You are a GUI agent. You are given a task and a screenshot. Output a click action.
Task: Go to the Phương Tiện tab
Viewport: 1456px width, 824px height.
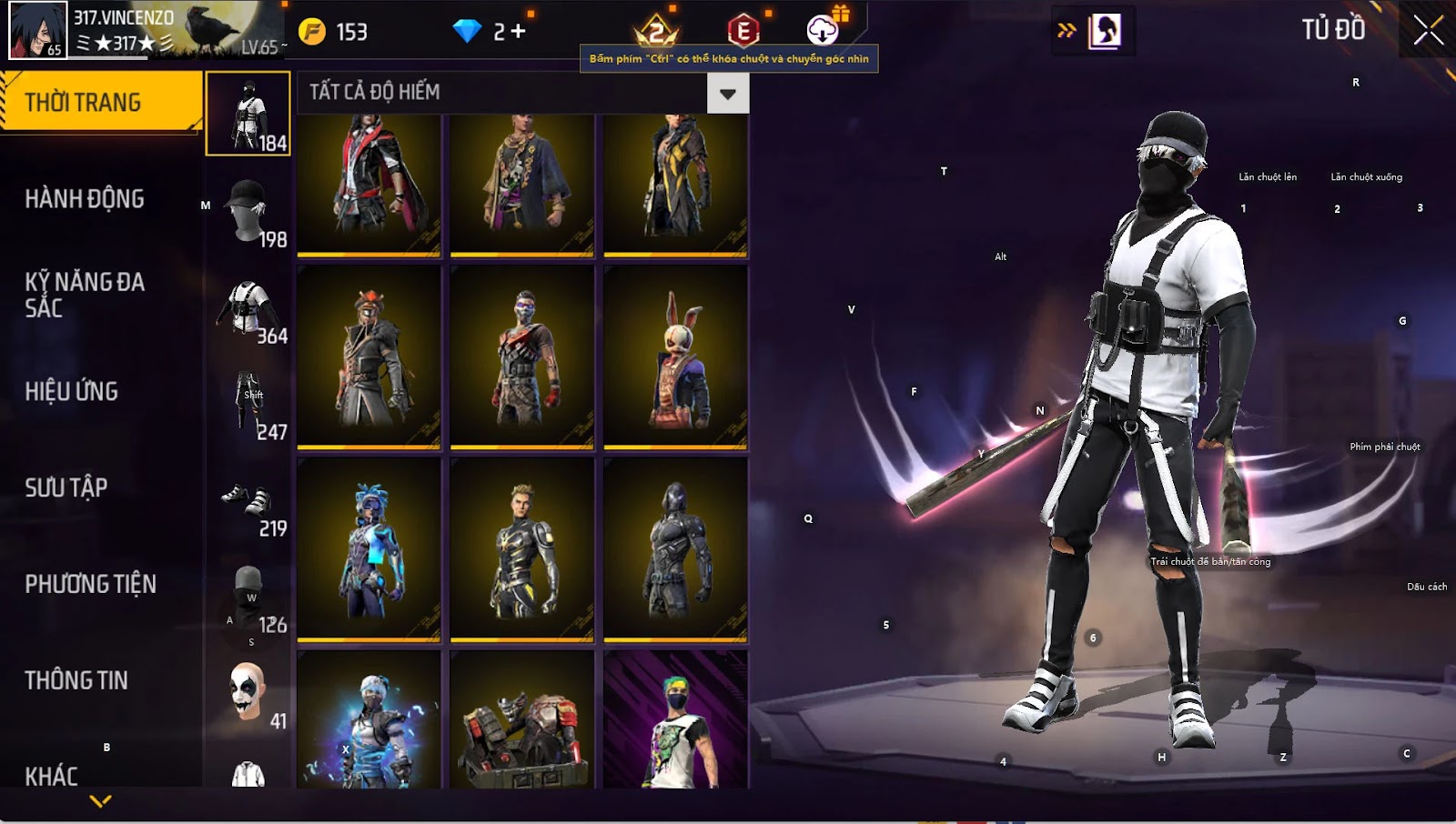click(x=91, y=584)
